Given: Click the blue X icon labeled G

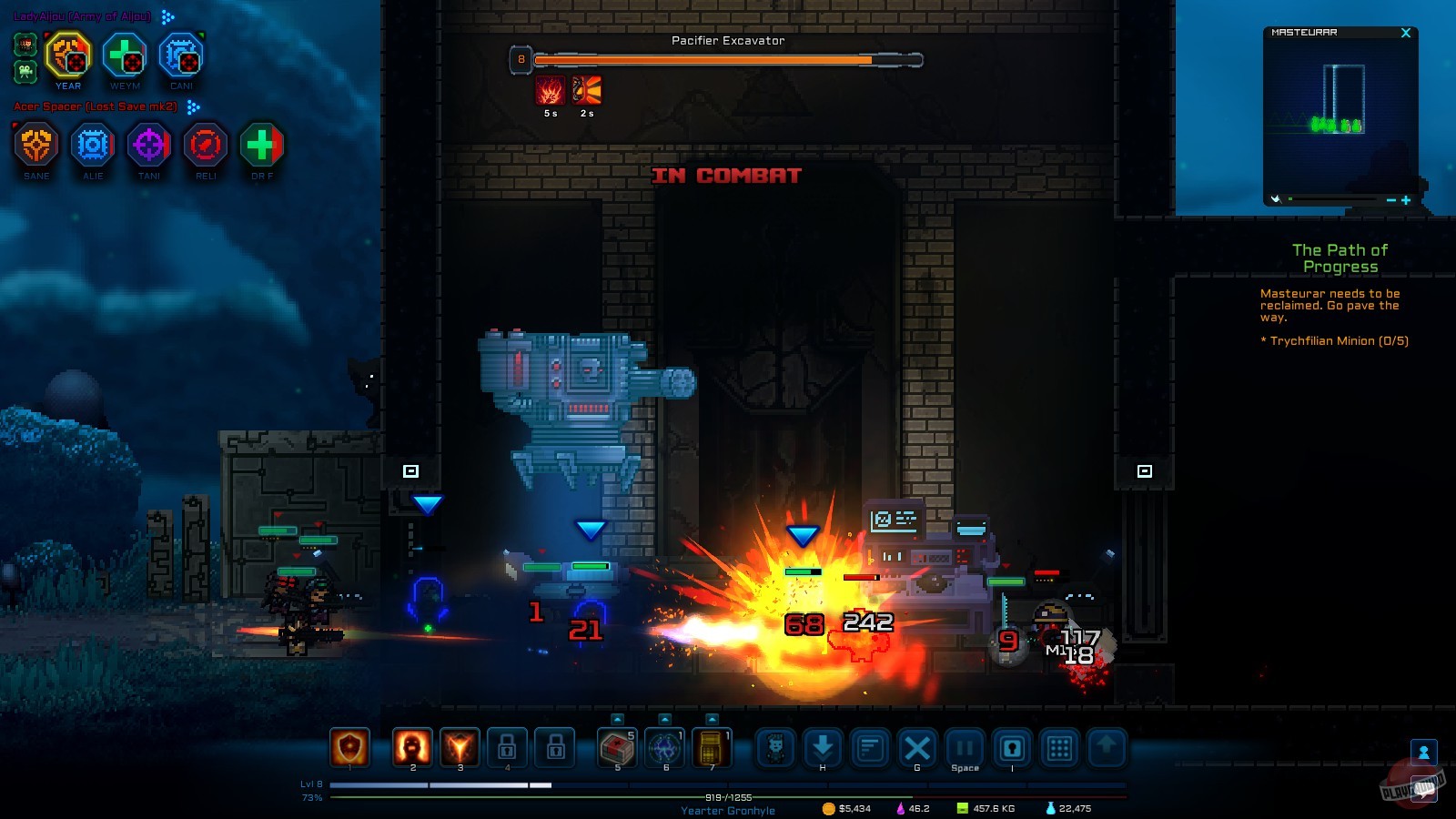Looking at the screenshot, I should pos(916,749).
